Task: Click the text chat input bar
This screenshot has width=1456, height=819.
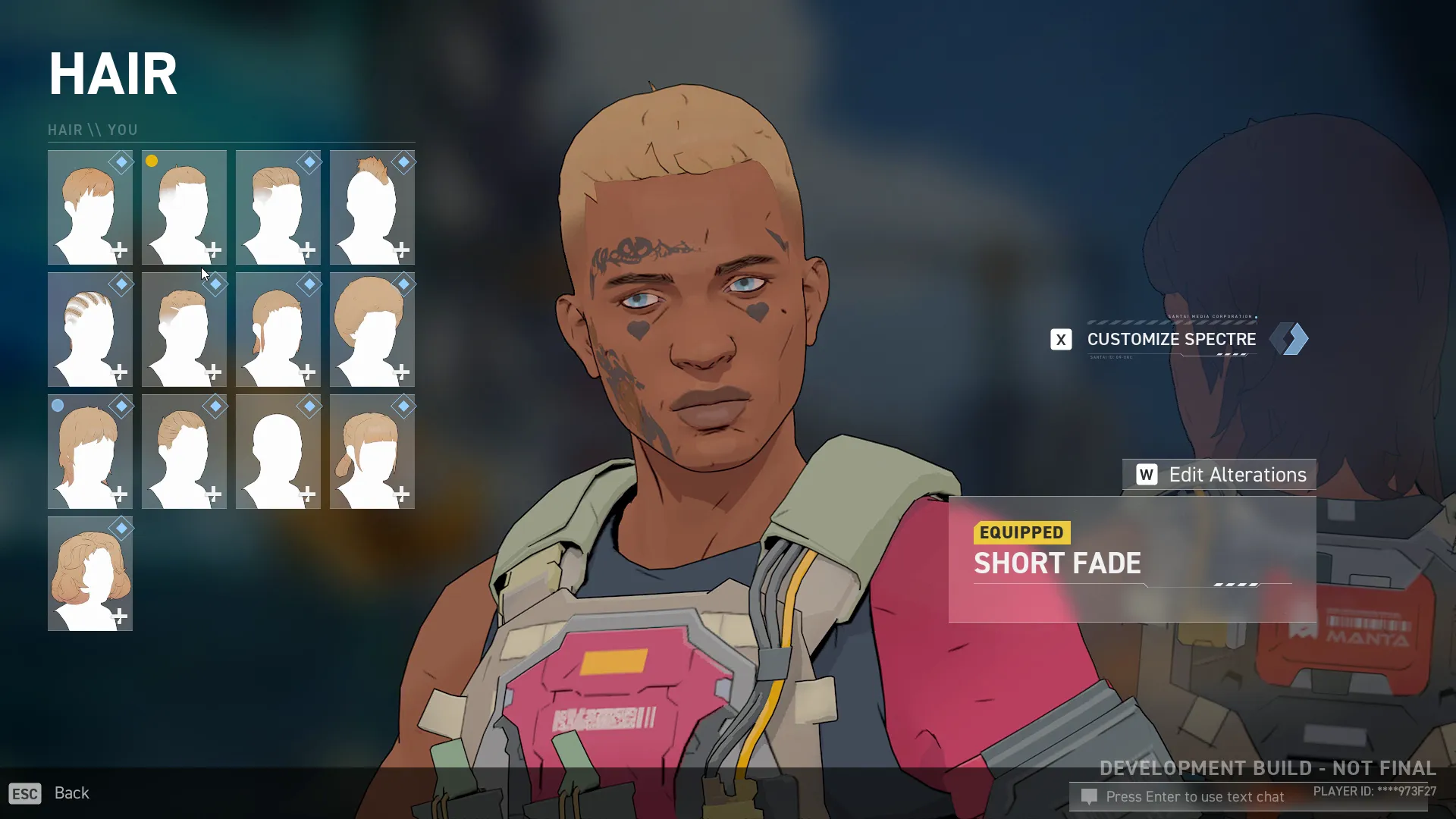Action: coord(1194,797)
